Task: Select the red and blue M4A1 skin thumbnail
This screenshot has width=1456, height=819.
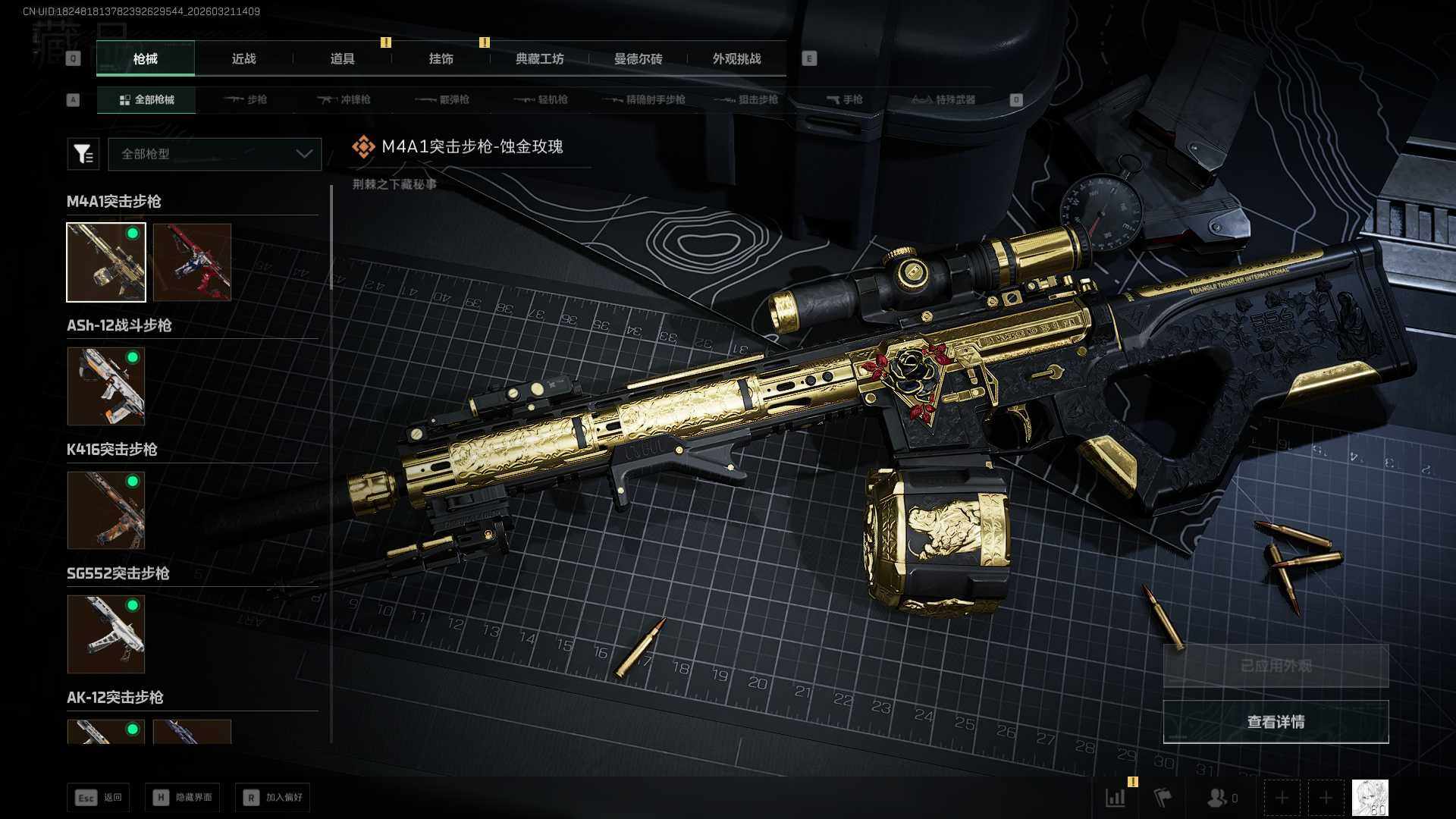Action: click(192, 262)
